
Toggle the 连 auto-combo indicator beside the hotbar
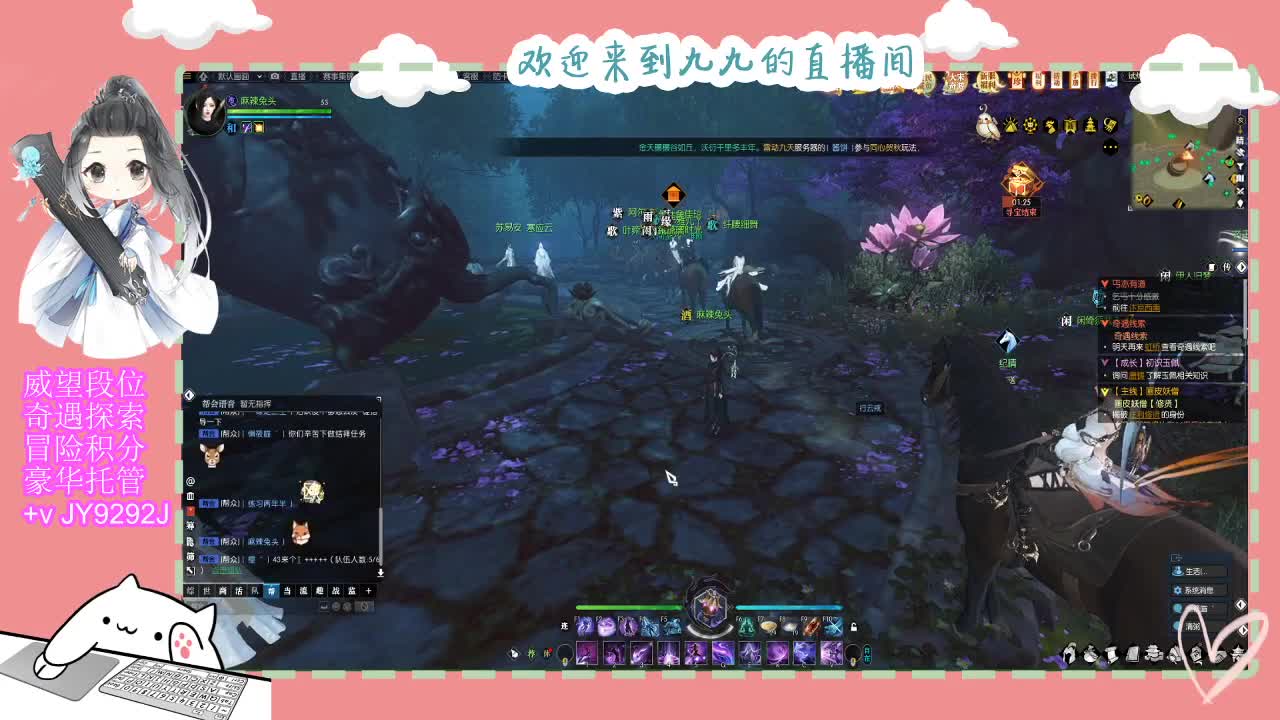[x=564, y=625]
